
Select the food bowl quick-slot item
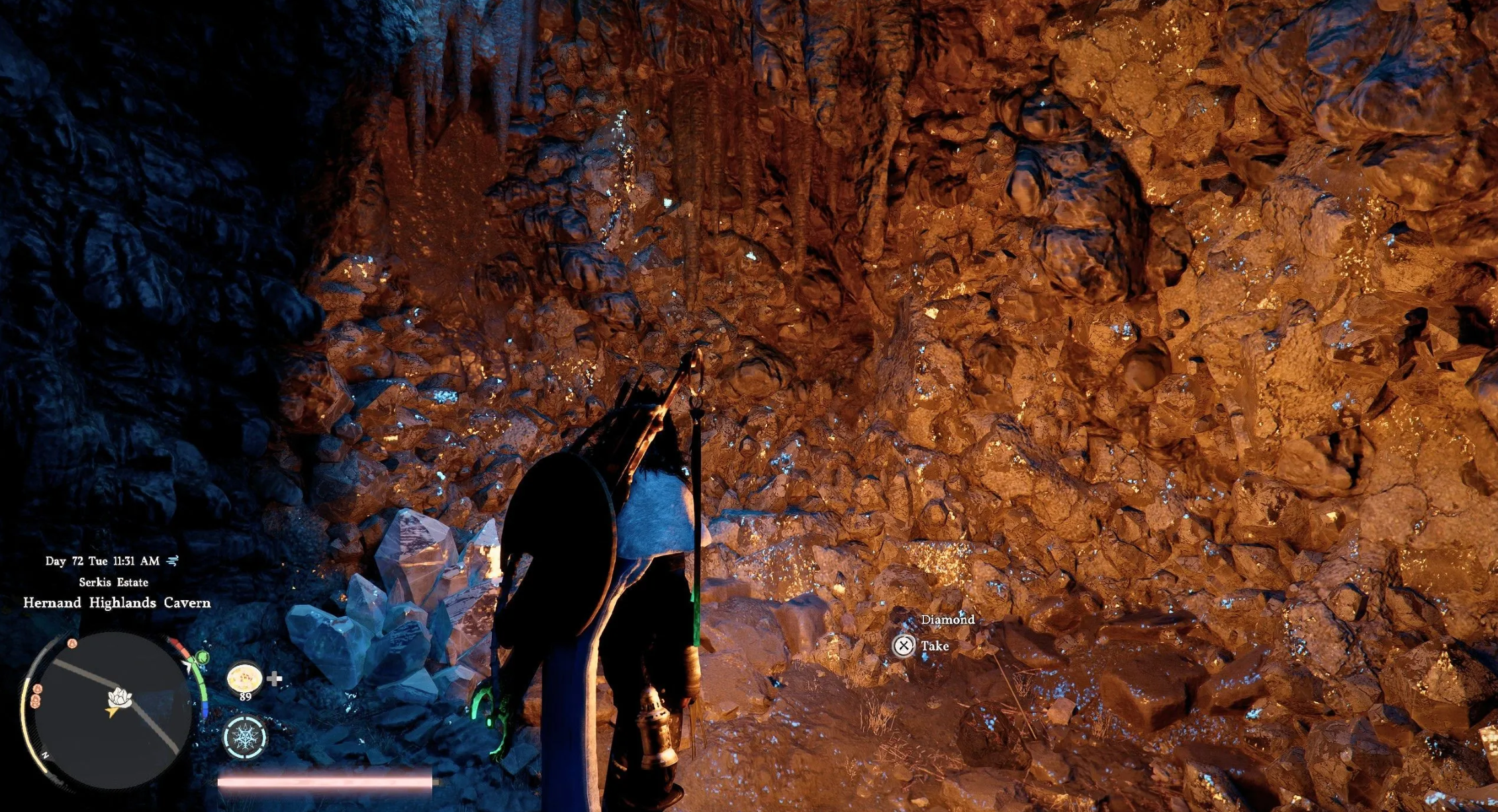point(244,678)
